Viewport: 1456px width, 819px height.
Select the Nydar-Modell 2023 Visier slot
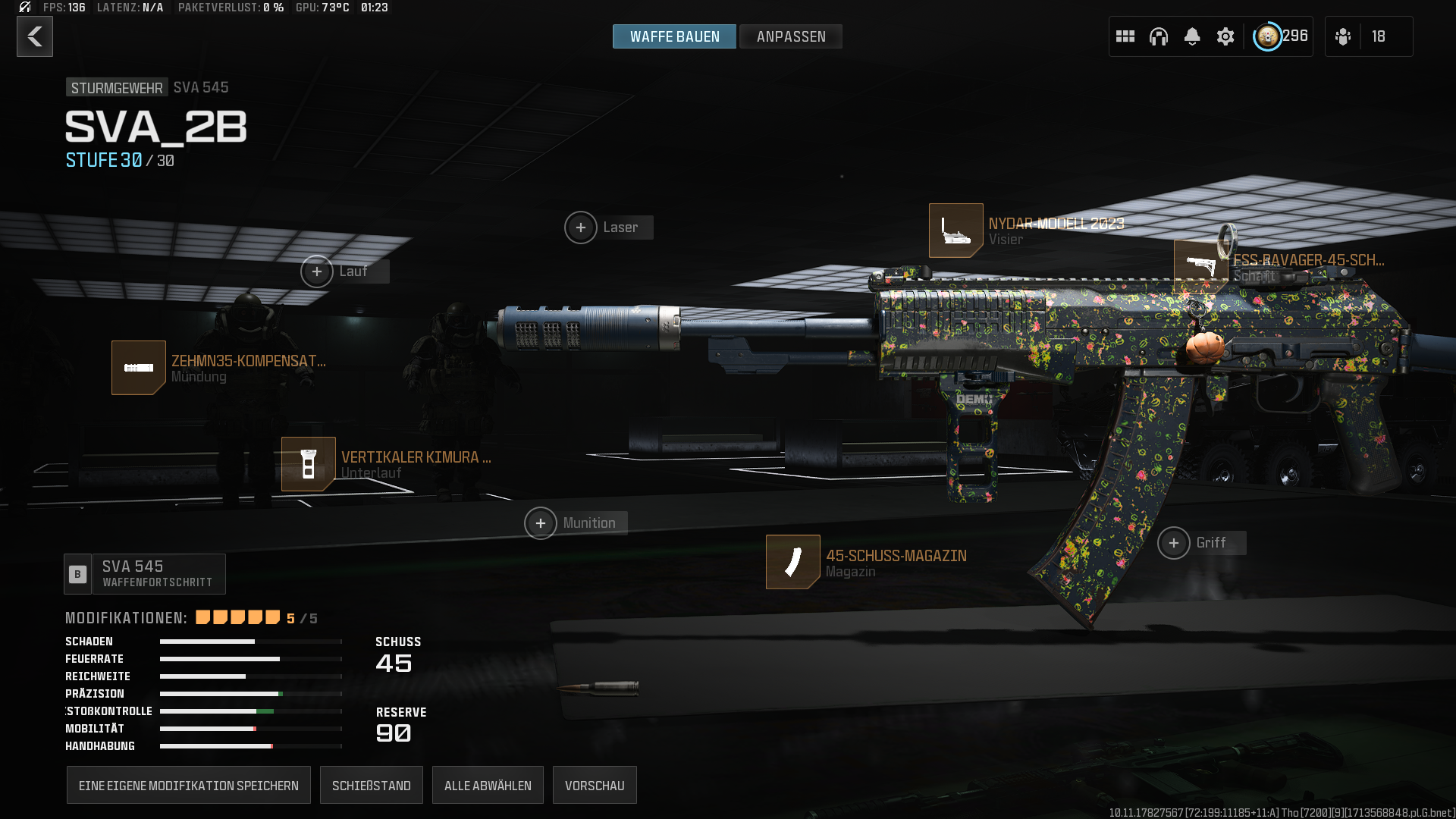(x=956, y=231)
